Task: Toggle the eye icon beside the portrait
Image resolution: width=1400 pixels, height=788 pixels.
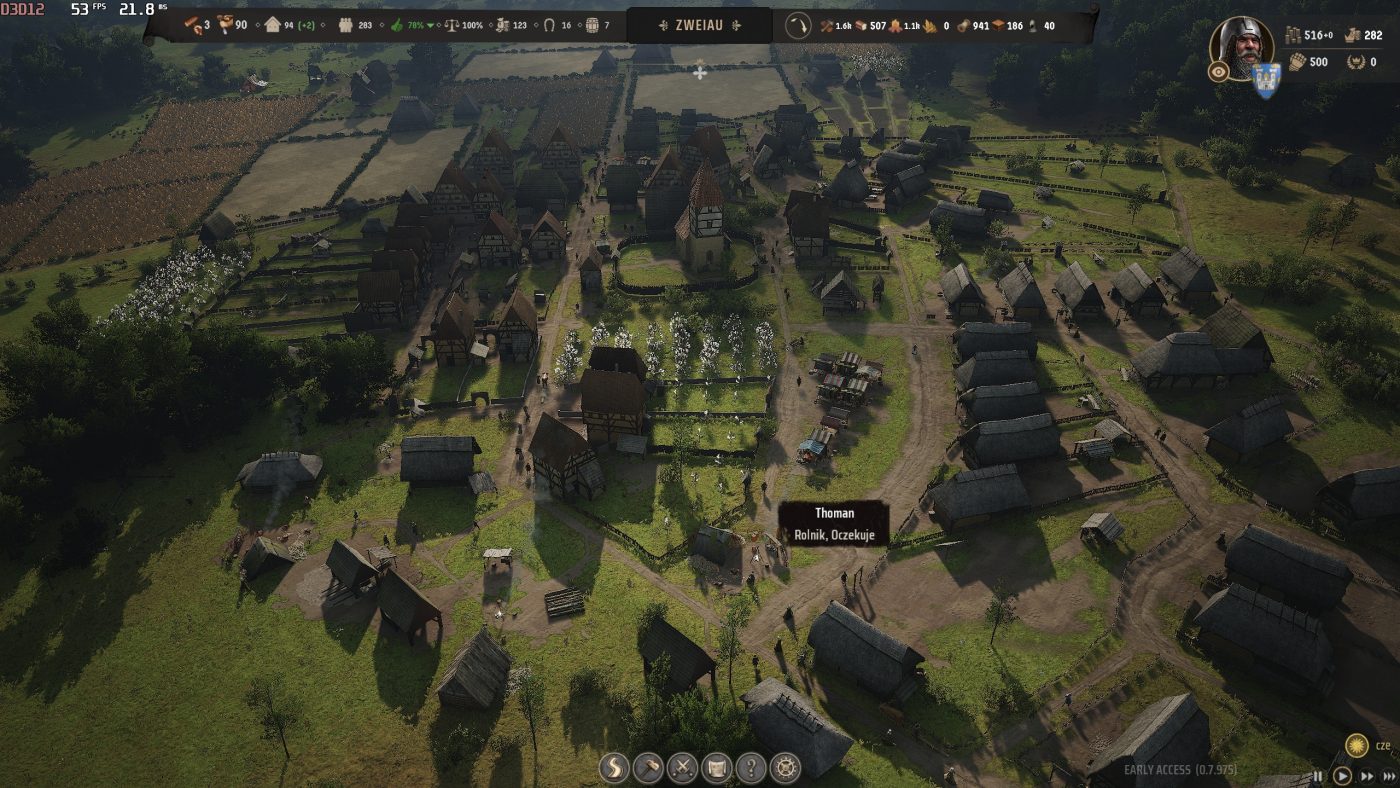Action: (x=1218, y=71)
